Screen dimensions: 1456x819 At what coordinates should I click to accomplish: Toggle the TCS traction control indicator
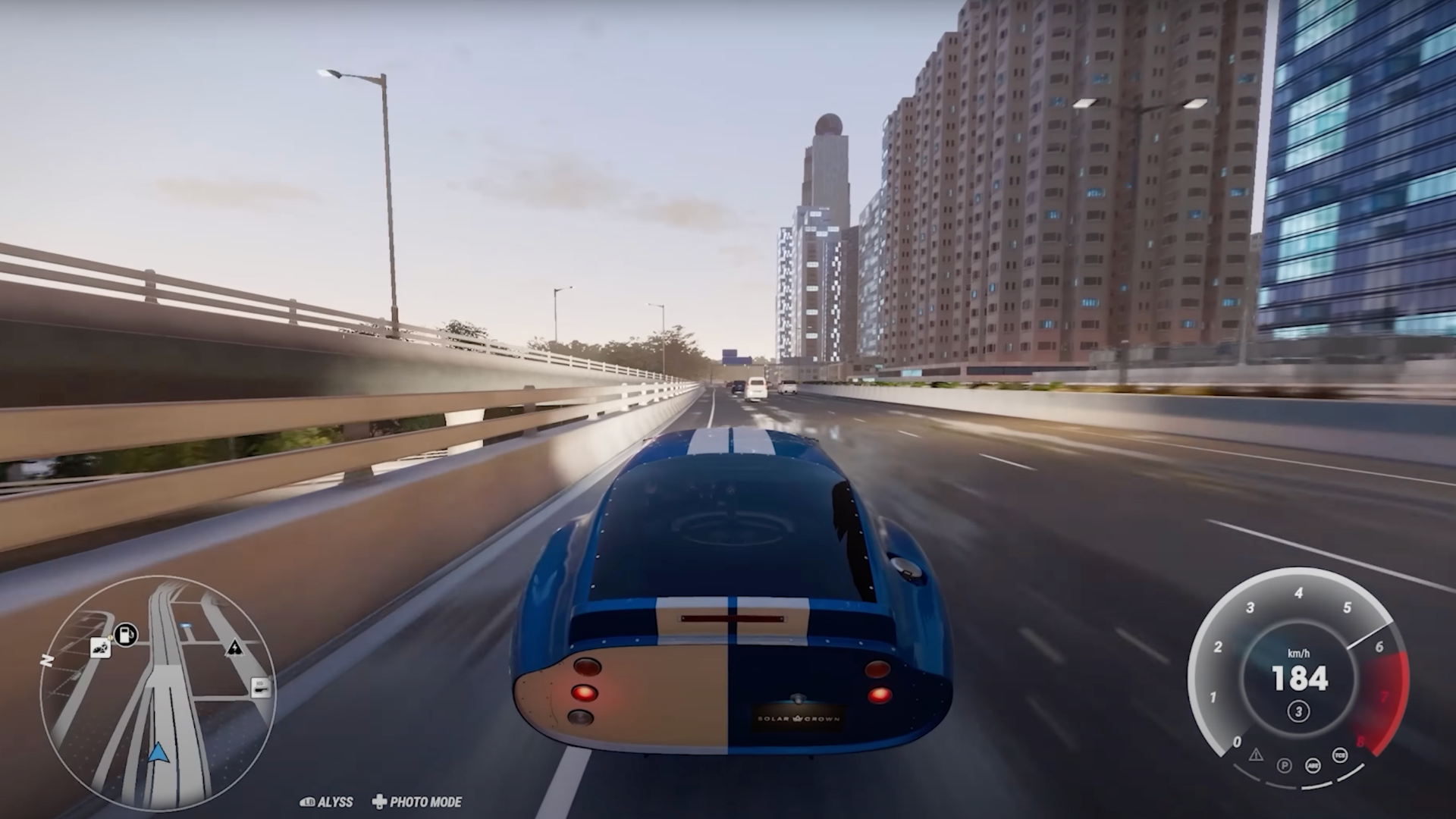1339,755
